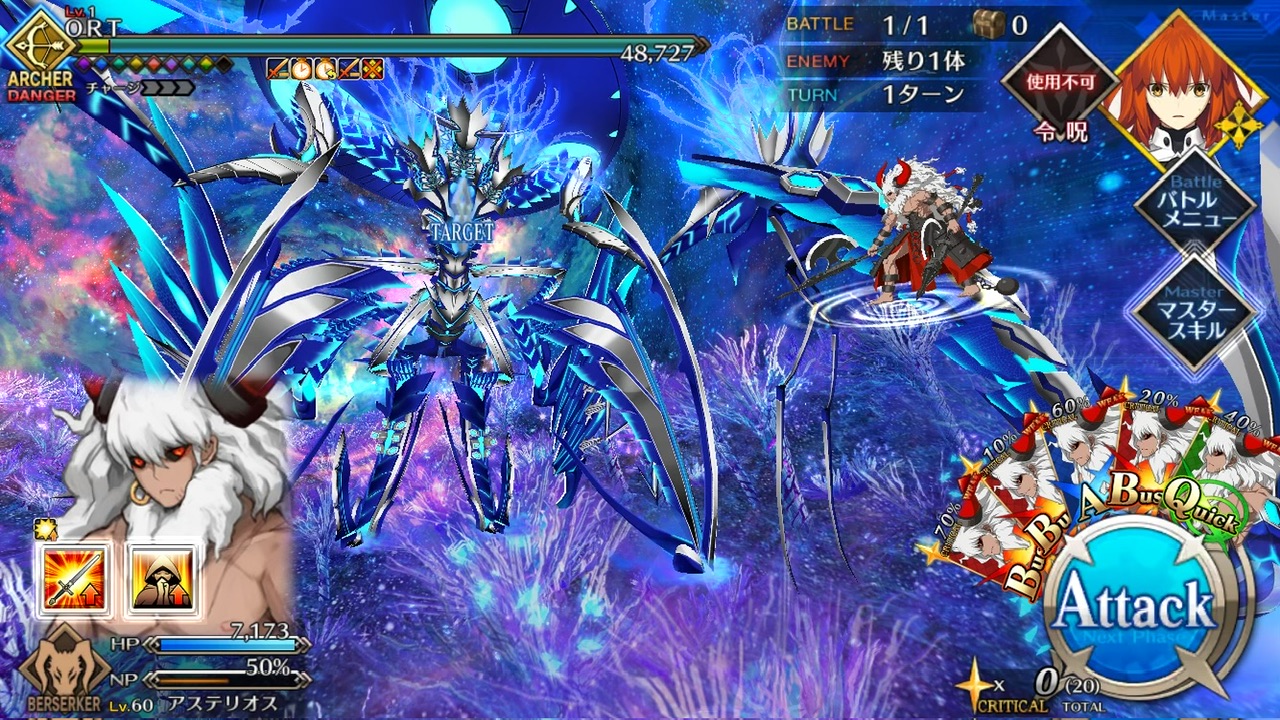The height and width of the screenshot is (720, 1280).
Task: Tap the Berserker class emblem
Action: pyautogui.click(x=65, y=672)
